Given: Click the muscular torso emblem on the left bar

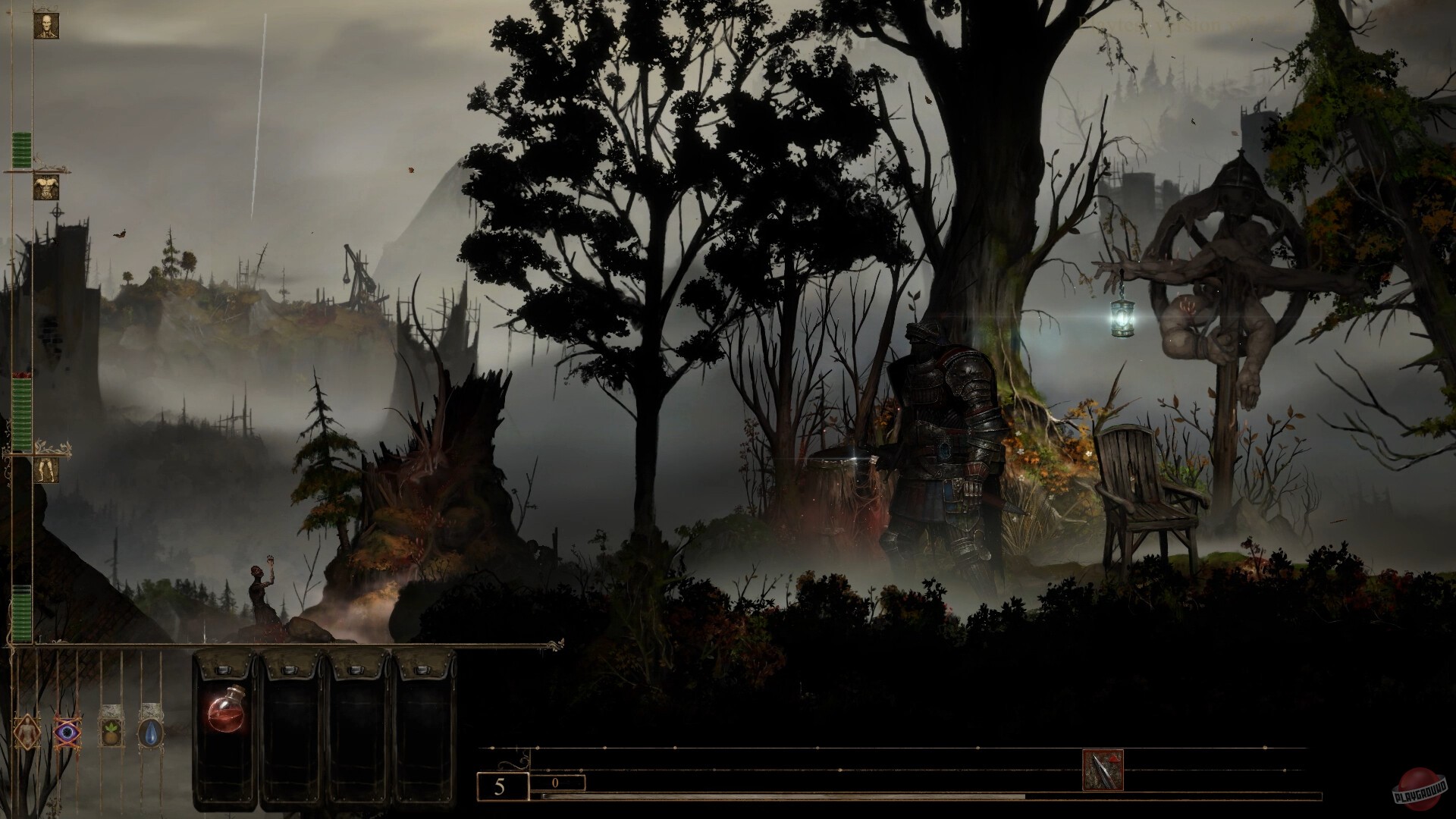Looking at the screenshot, I should coord(47,187).
